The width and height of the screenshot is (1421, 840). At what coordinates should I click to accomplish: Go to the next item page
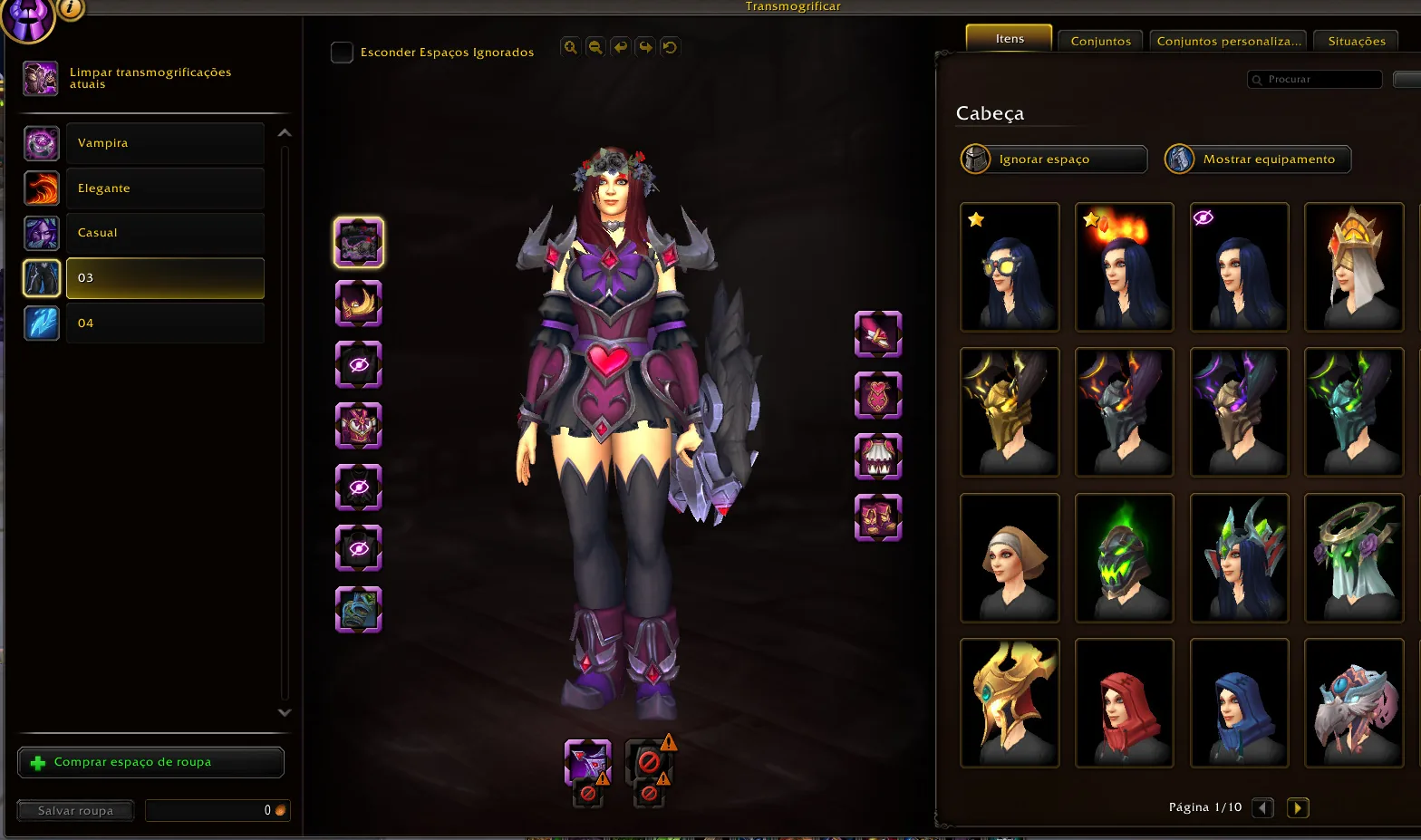(x=1298, y=807)
